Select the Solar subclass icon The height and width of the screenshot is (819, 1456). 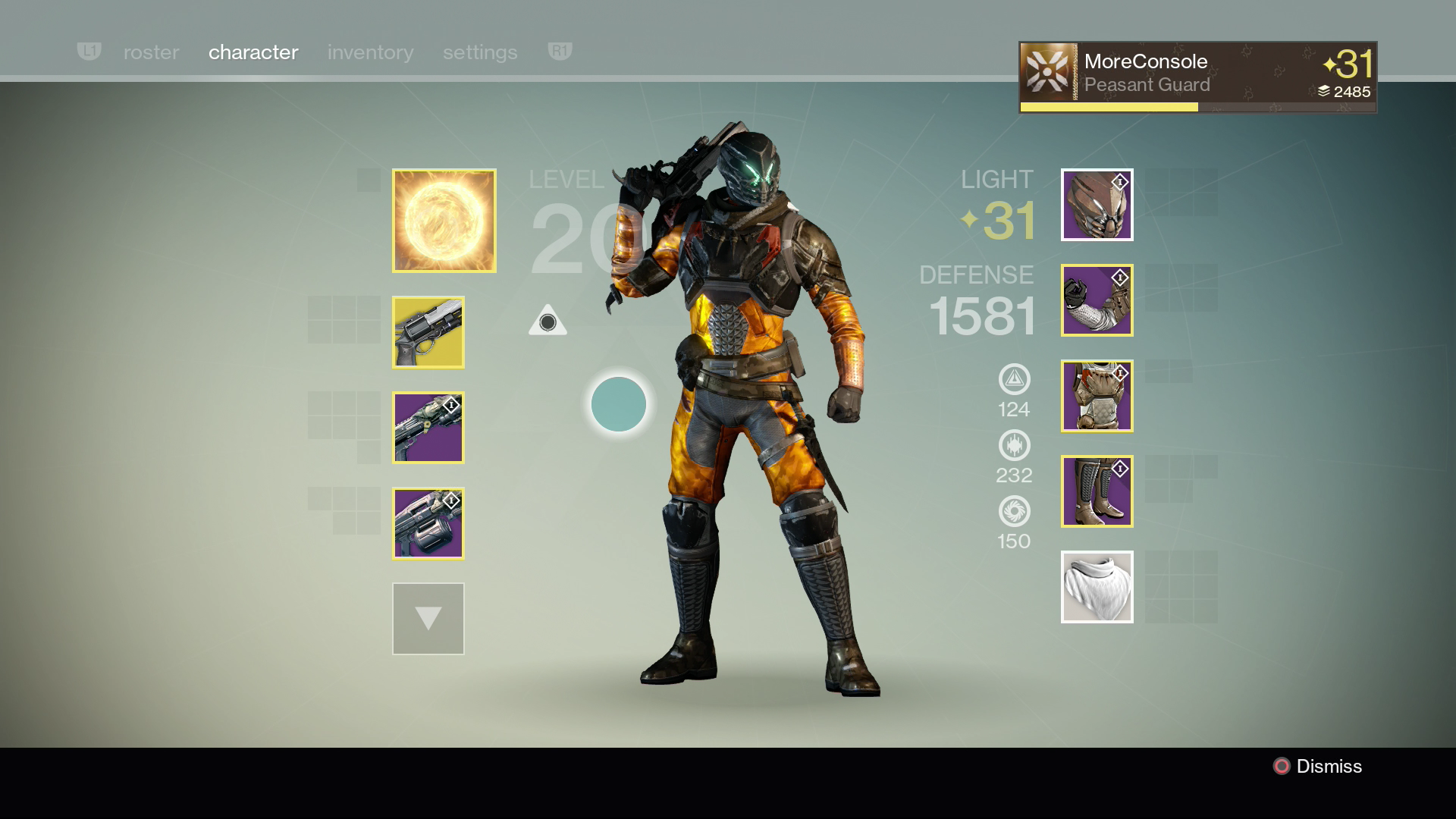coord(444,221)
